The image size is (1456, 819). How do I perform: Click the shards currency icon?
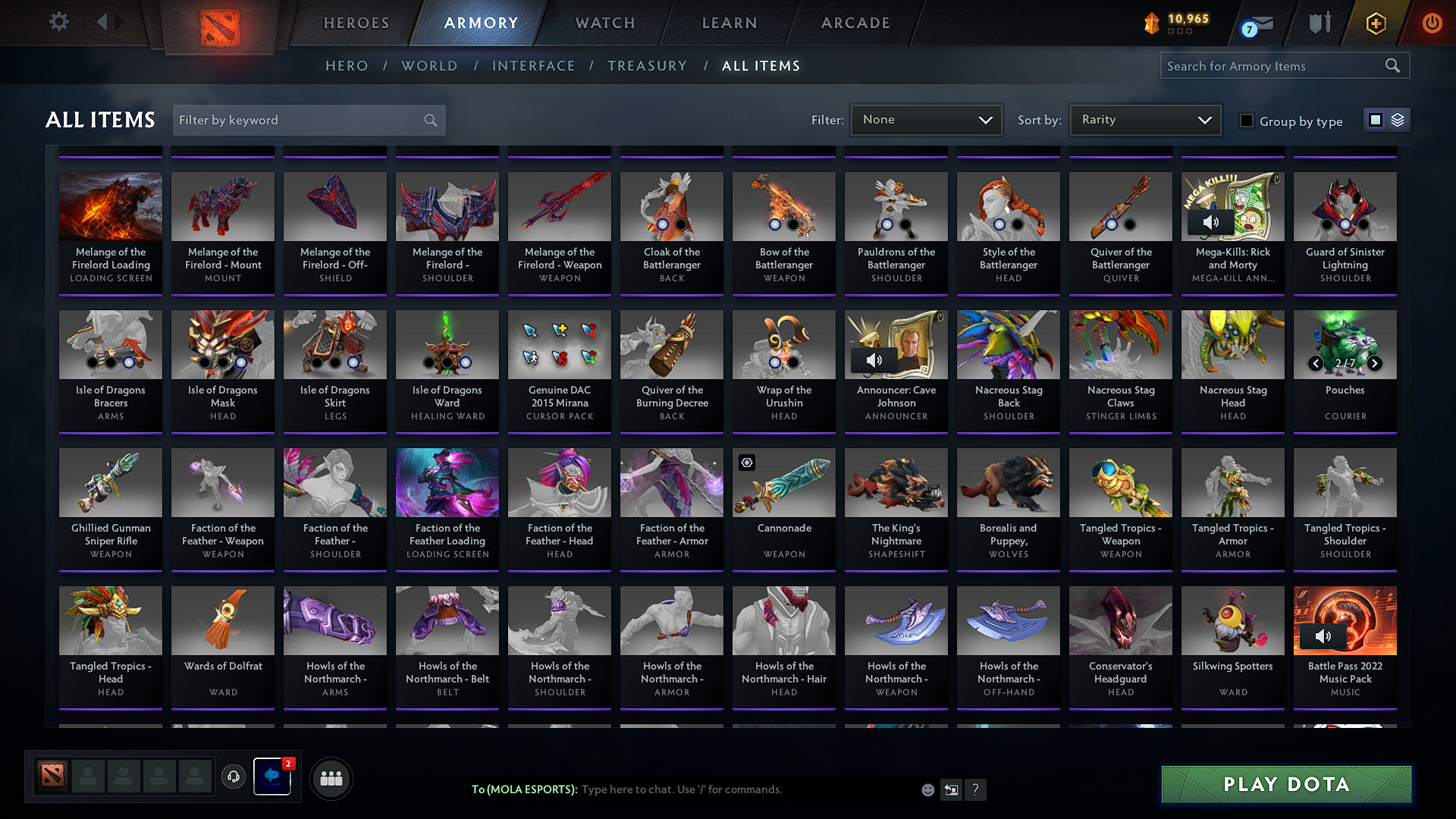pos(1151,23)
